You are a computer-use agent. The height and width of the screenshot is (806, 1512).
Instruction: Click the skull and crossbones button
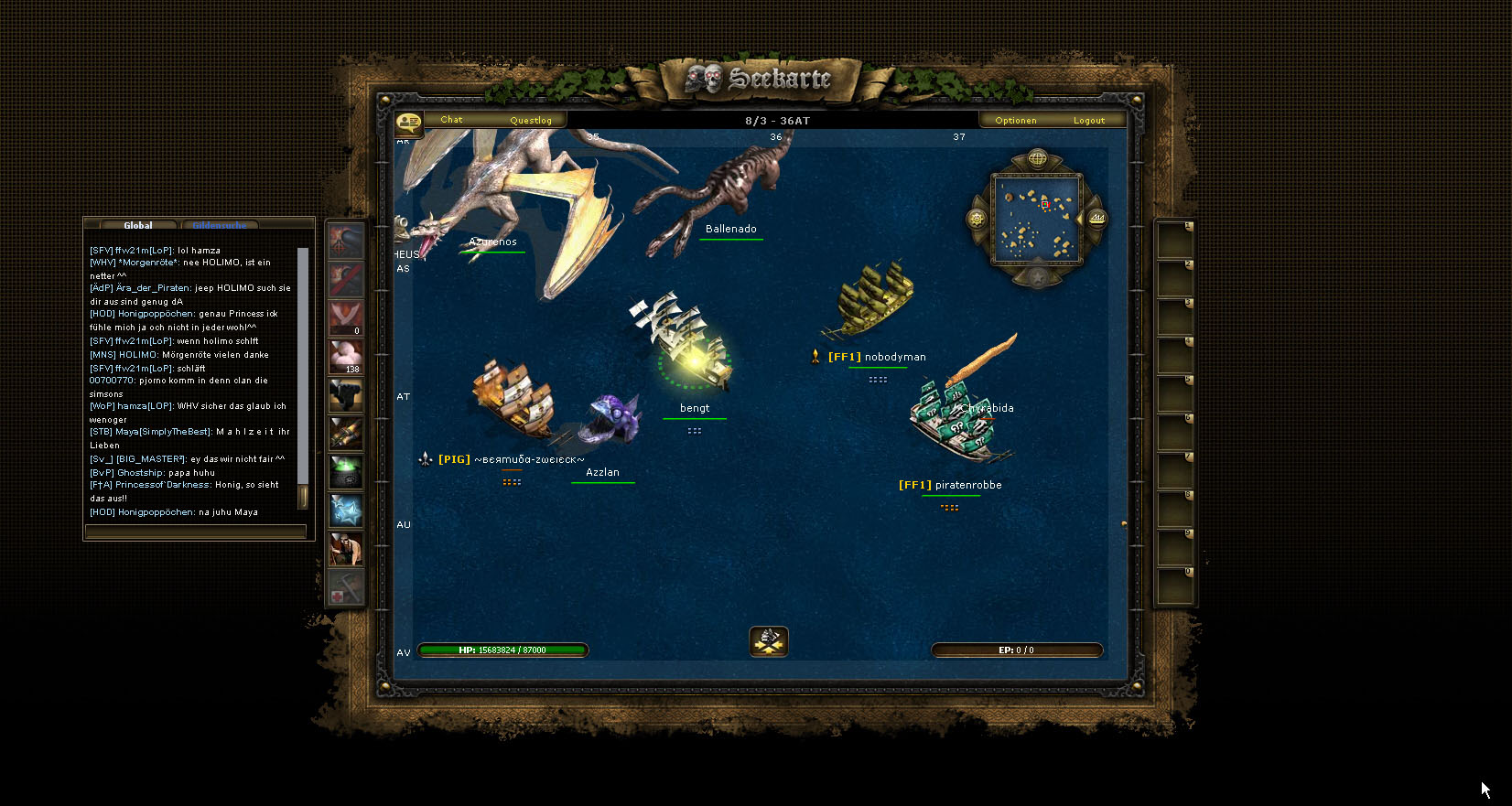coord(769,641)
